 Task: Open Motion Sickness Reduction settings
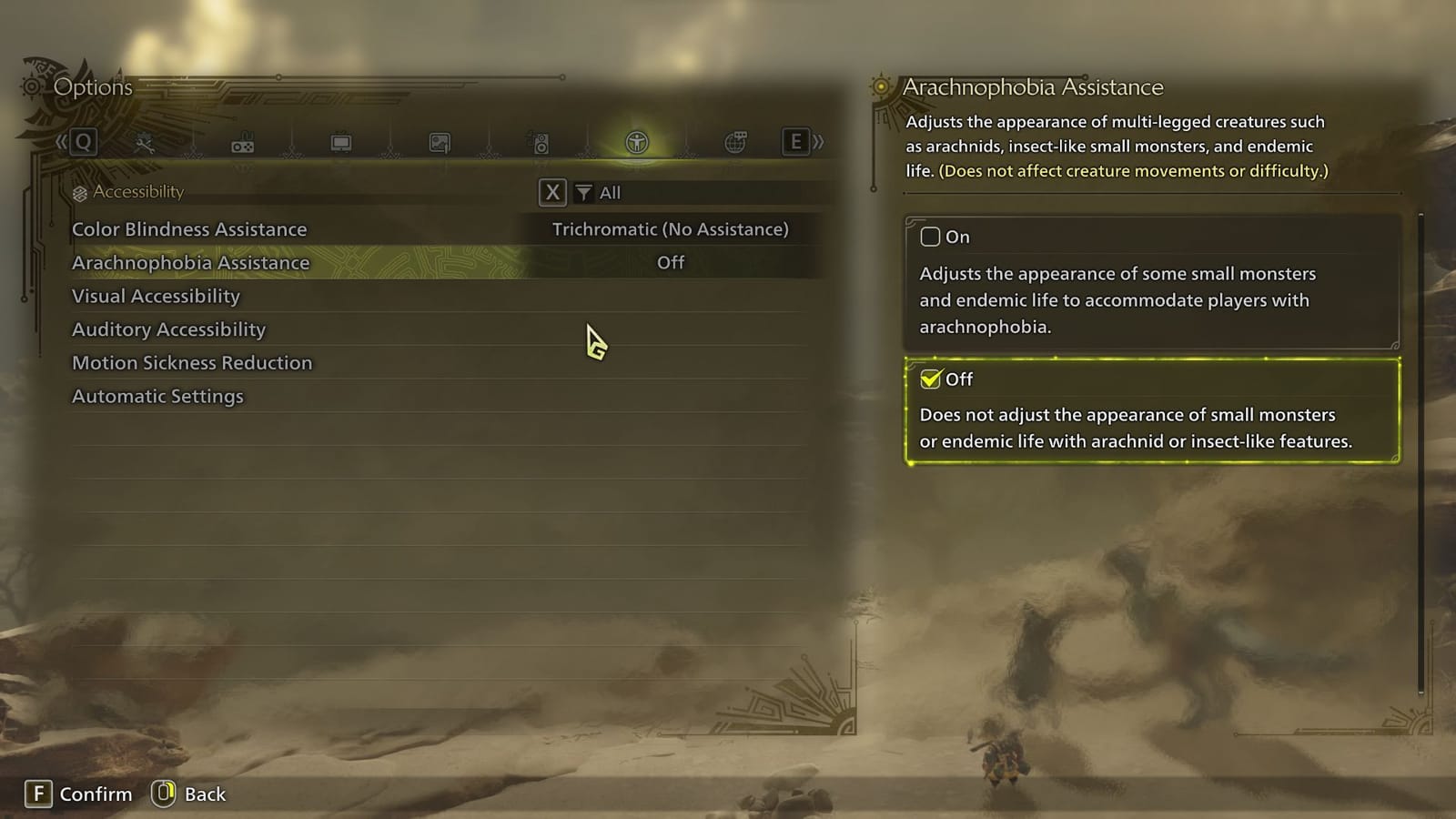click(x=192, y=362)
